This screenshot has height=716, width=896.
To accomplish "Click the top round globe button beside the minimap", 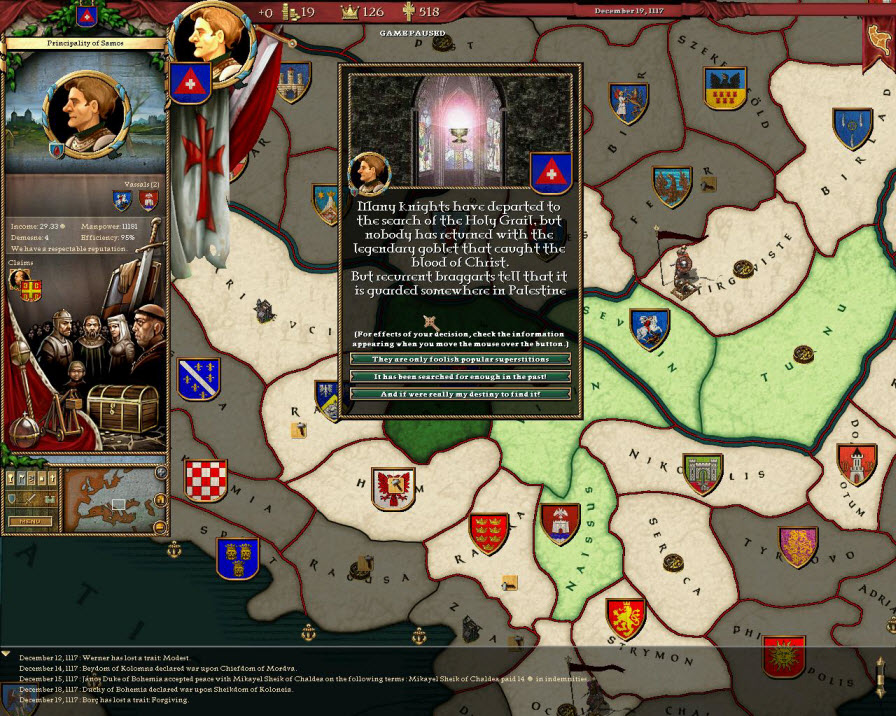I will [160, 472].
